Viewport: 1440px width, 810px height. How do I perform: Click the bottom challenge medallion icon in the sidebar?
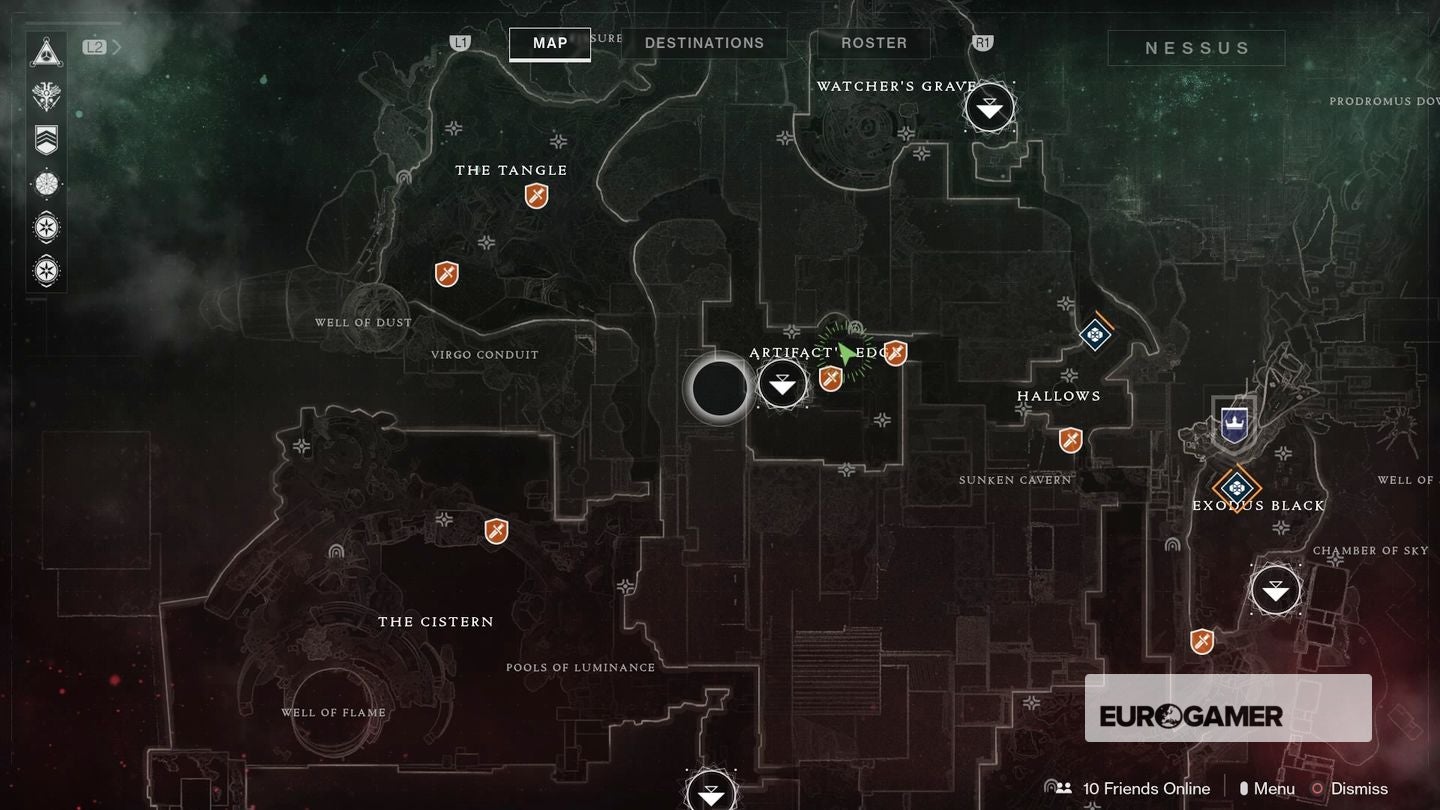pyautogui.click(x=46, y=269)
